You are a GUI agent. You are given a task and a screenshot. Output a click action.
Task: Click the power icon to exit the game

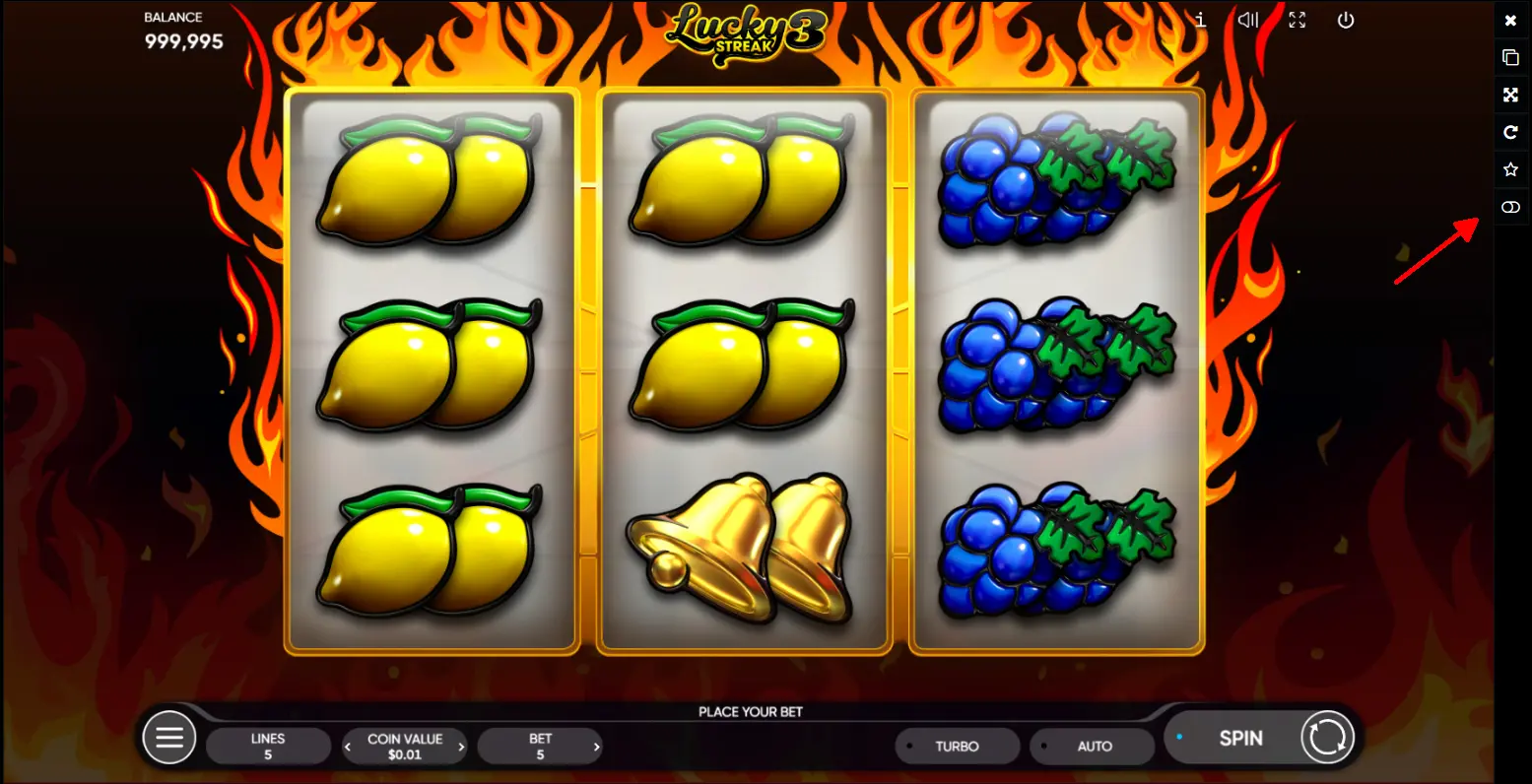point(1346,20)
